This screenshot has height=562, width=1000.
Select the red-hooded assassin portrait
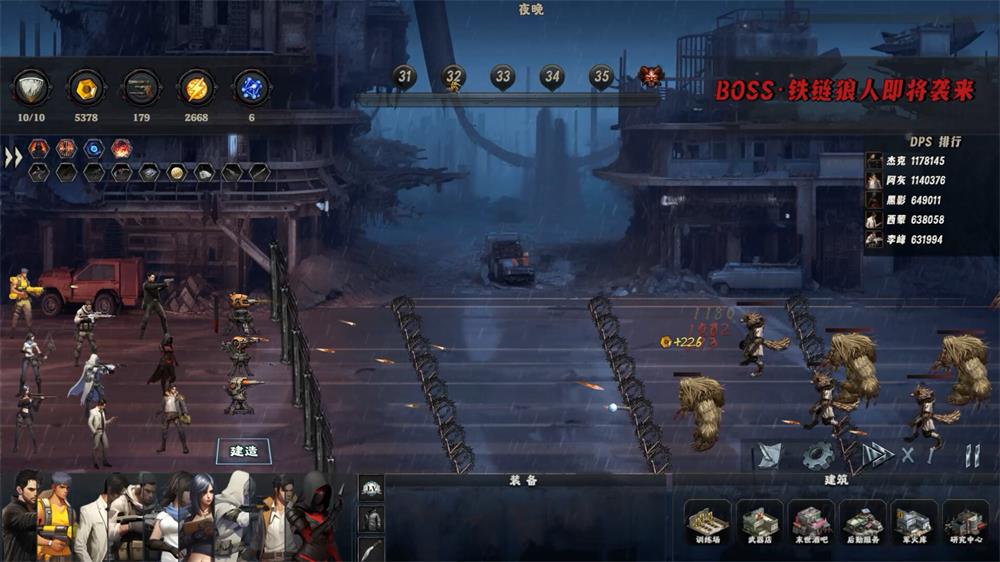316,518
